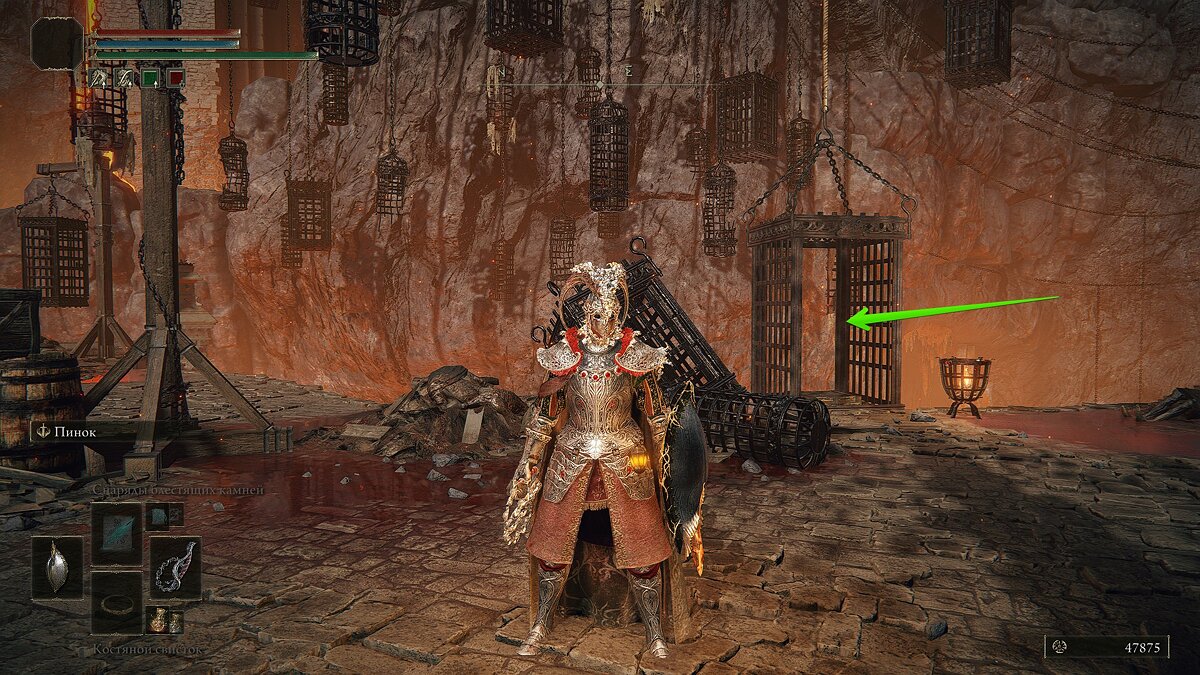The height and width of the screenshot is (675, 1200).
Task: Click the green buff status icon
Action: [x=149, y=77]
